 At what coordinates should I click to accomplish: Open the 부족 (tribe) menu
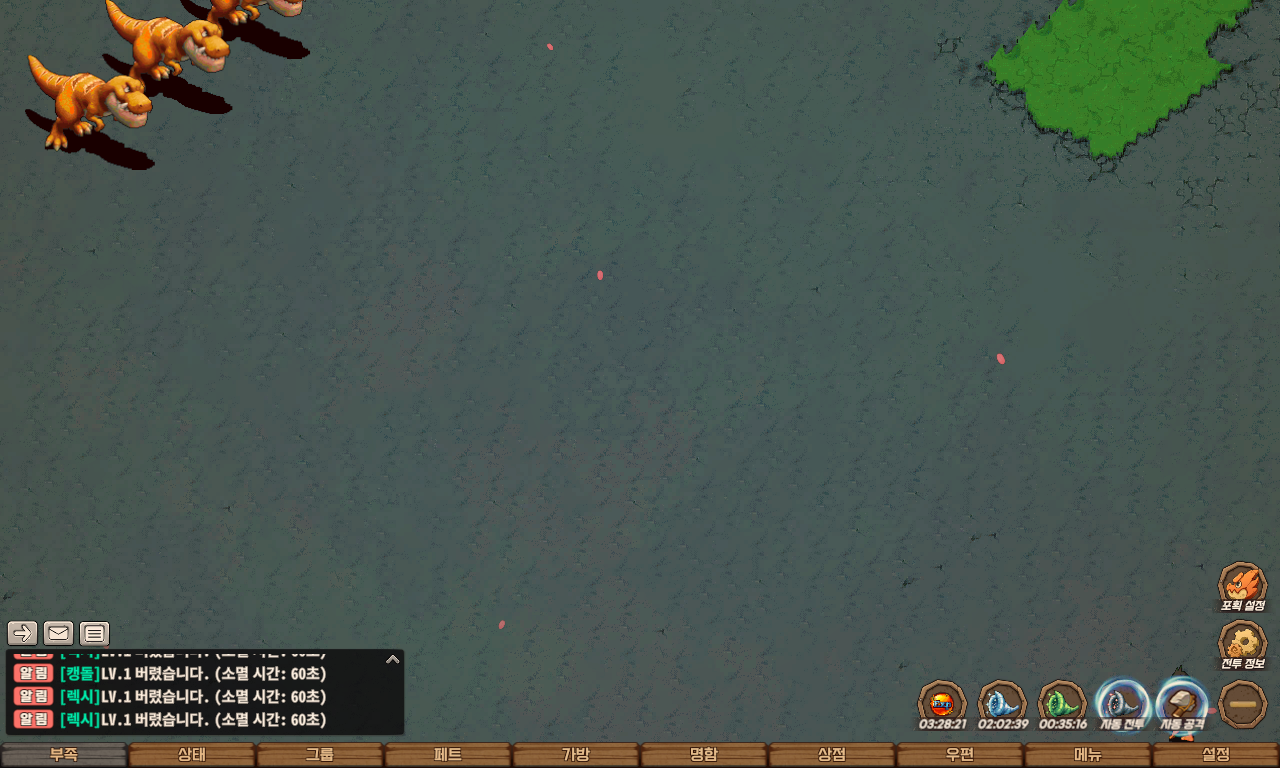[x=64, y=755]
